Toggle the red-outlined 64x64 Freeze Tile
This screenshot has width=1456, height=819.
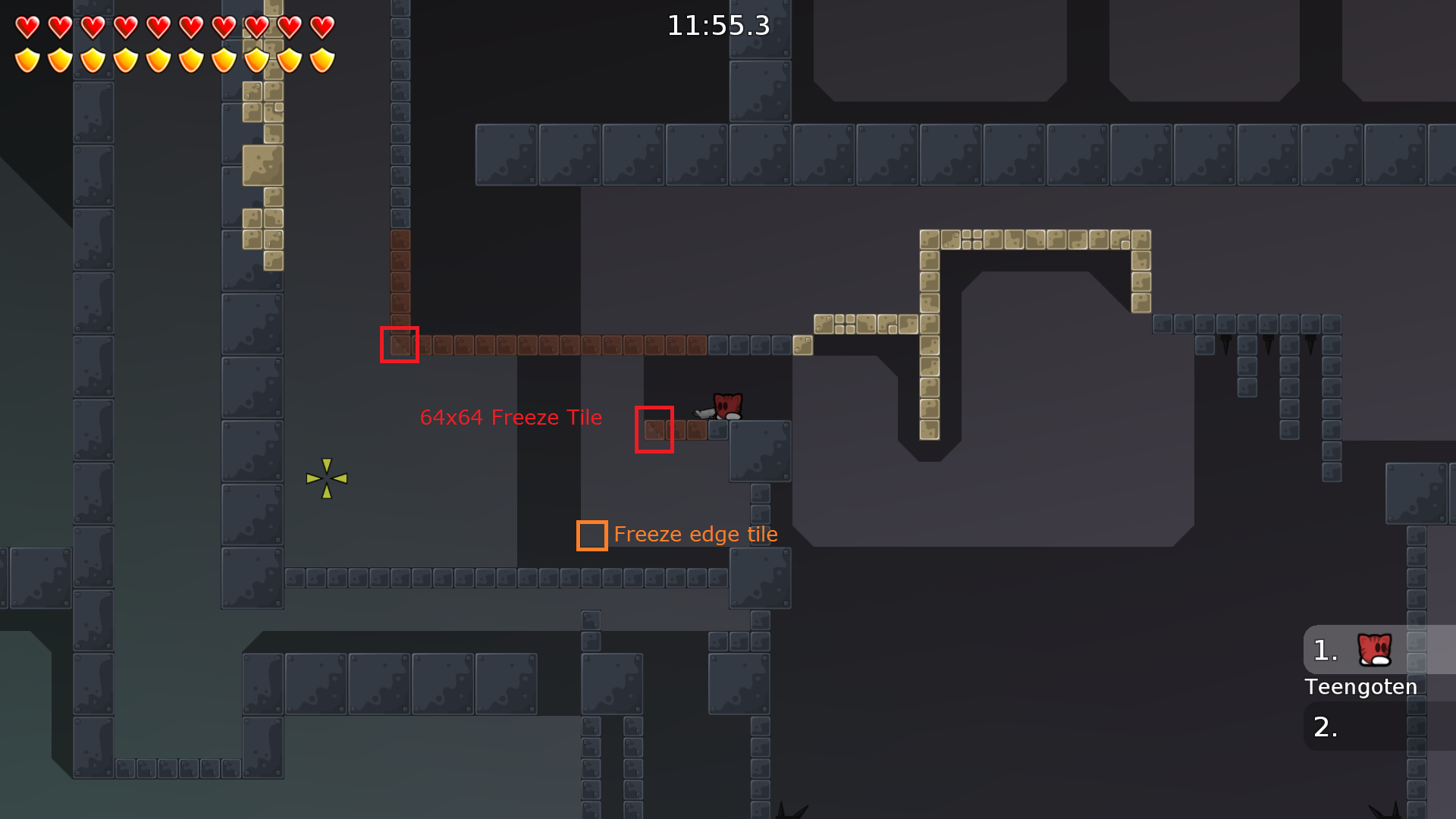[654, 429]
